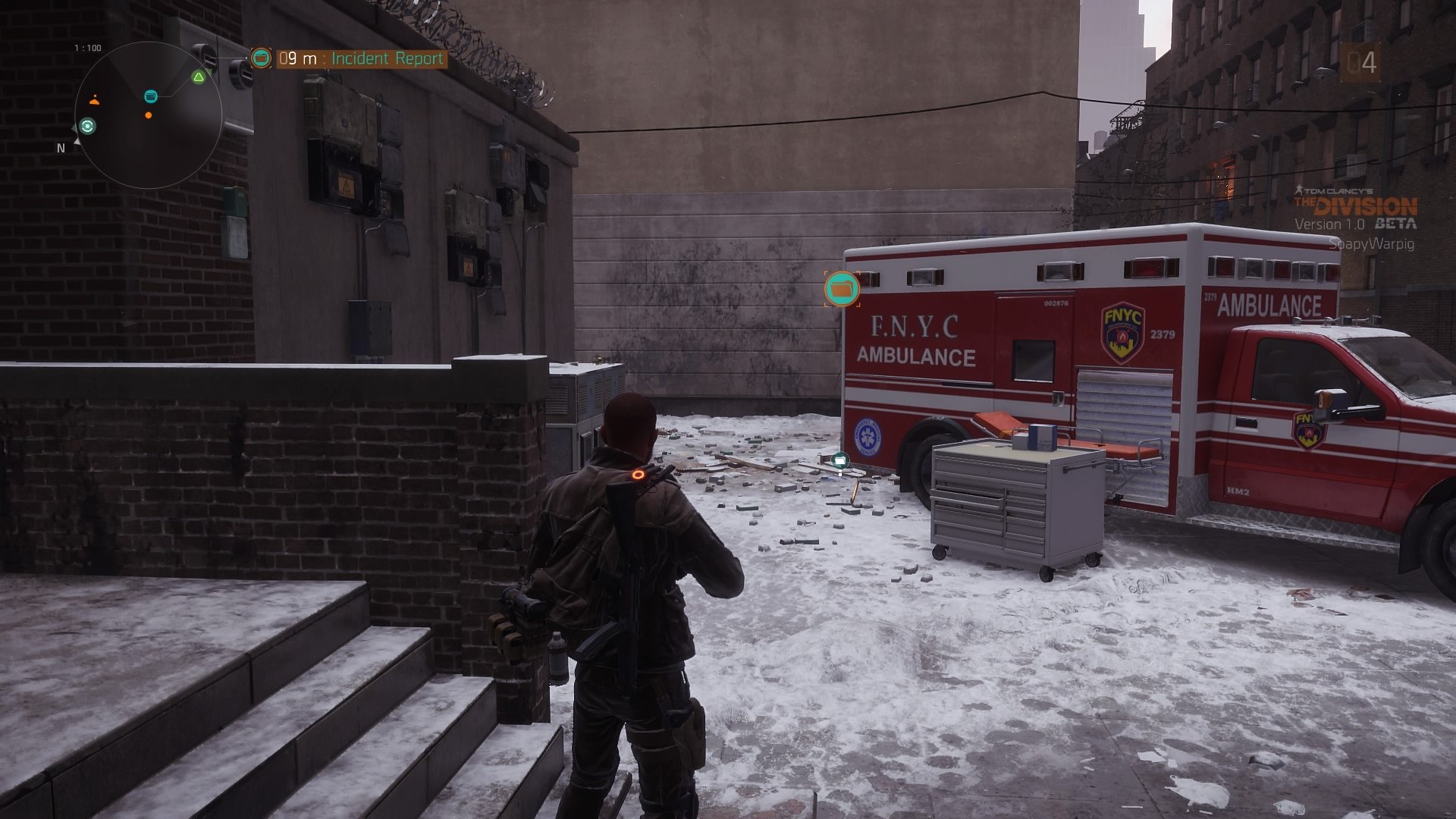Open the circular minimap

pyautogui.click(x=149, y=115)
